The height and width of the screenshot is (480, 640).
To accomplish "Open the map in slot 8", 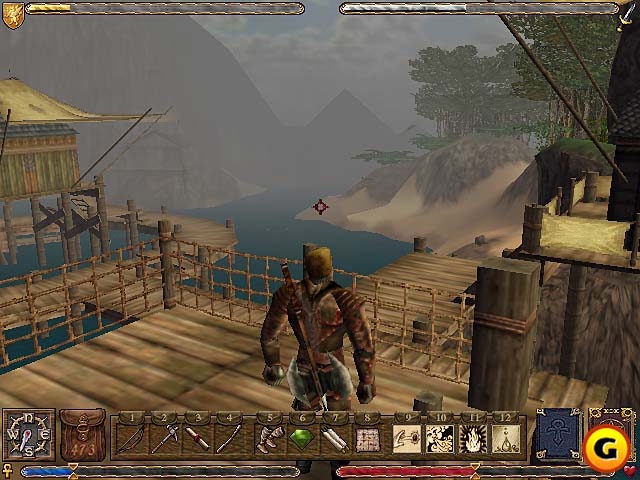I will 367,438.
